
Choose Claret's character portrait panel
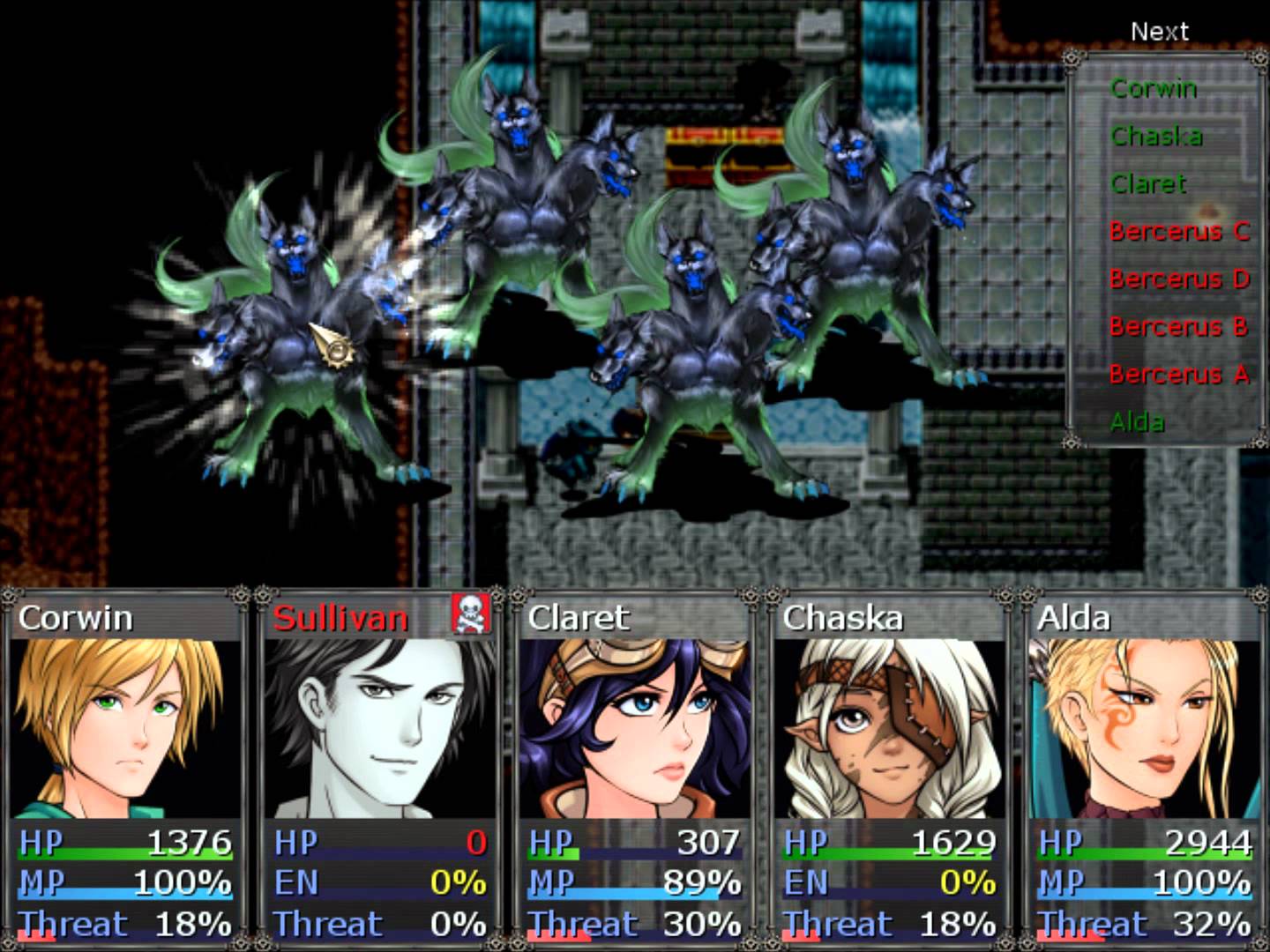click(x=634, y=727)
